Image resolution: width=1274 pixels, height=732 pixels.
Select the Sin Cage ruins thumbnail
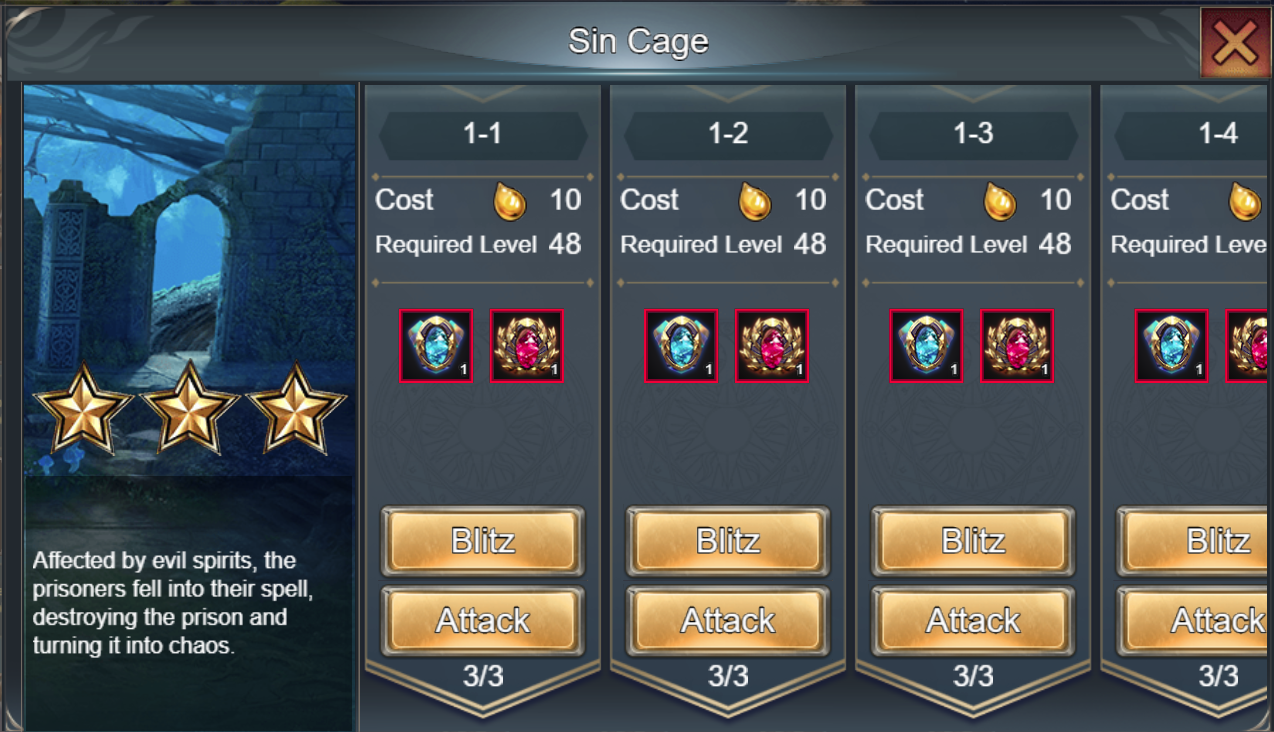tap(189, 280)
